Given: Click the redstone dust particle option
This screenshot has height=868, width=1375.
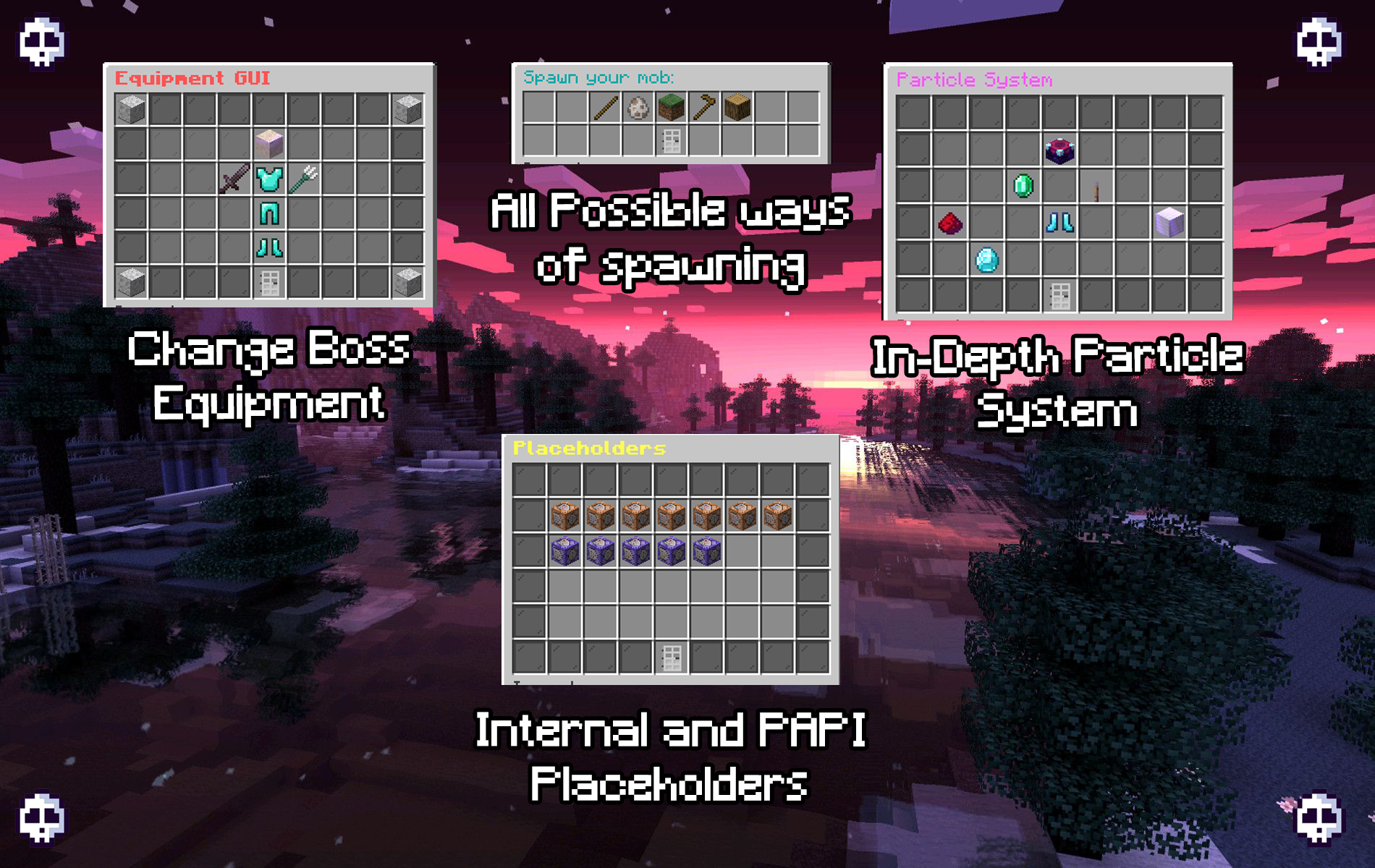Looking at the screenshot, I should pos(950,223).
